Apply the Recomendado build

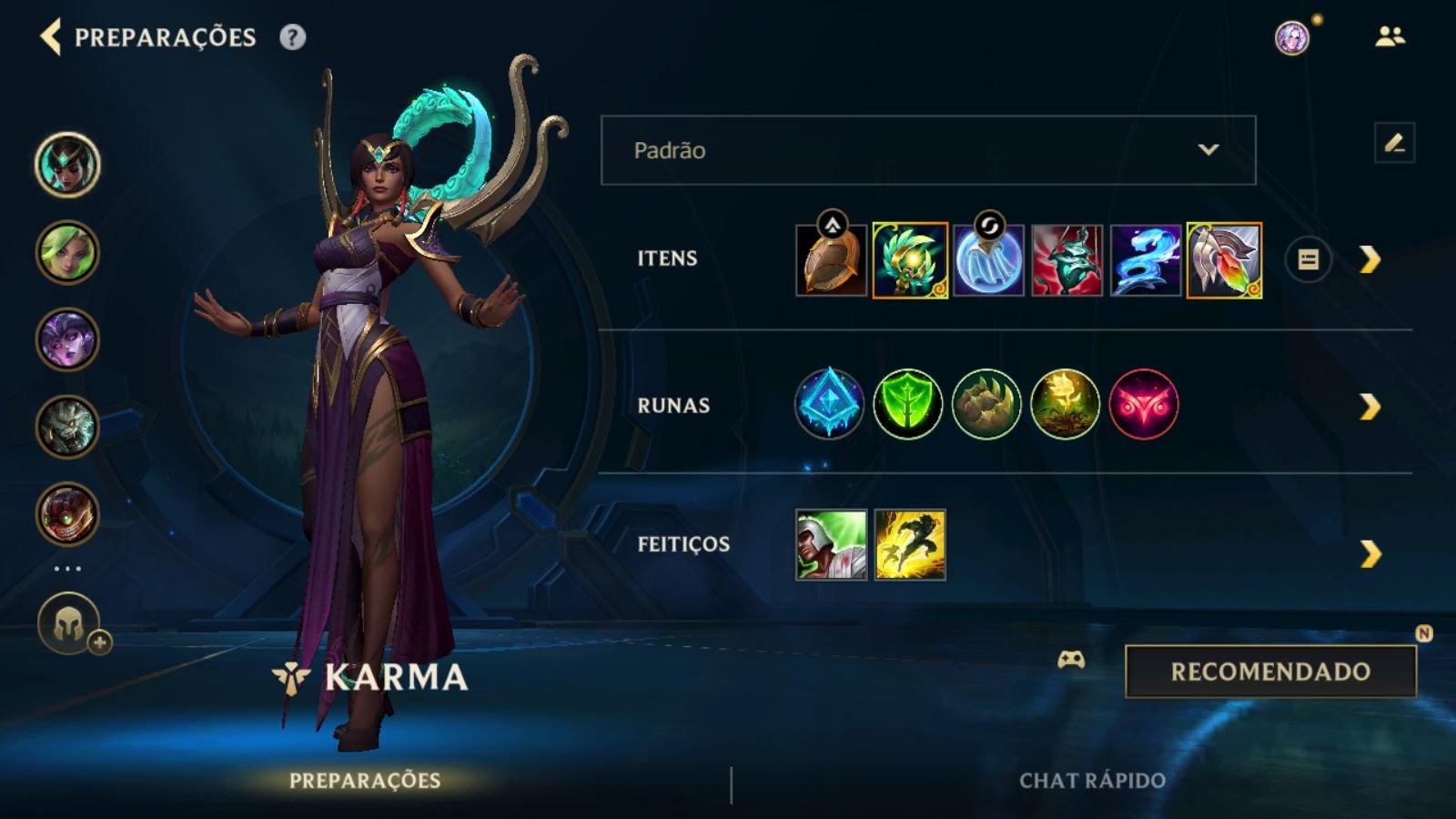point(1270,672)
